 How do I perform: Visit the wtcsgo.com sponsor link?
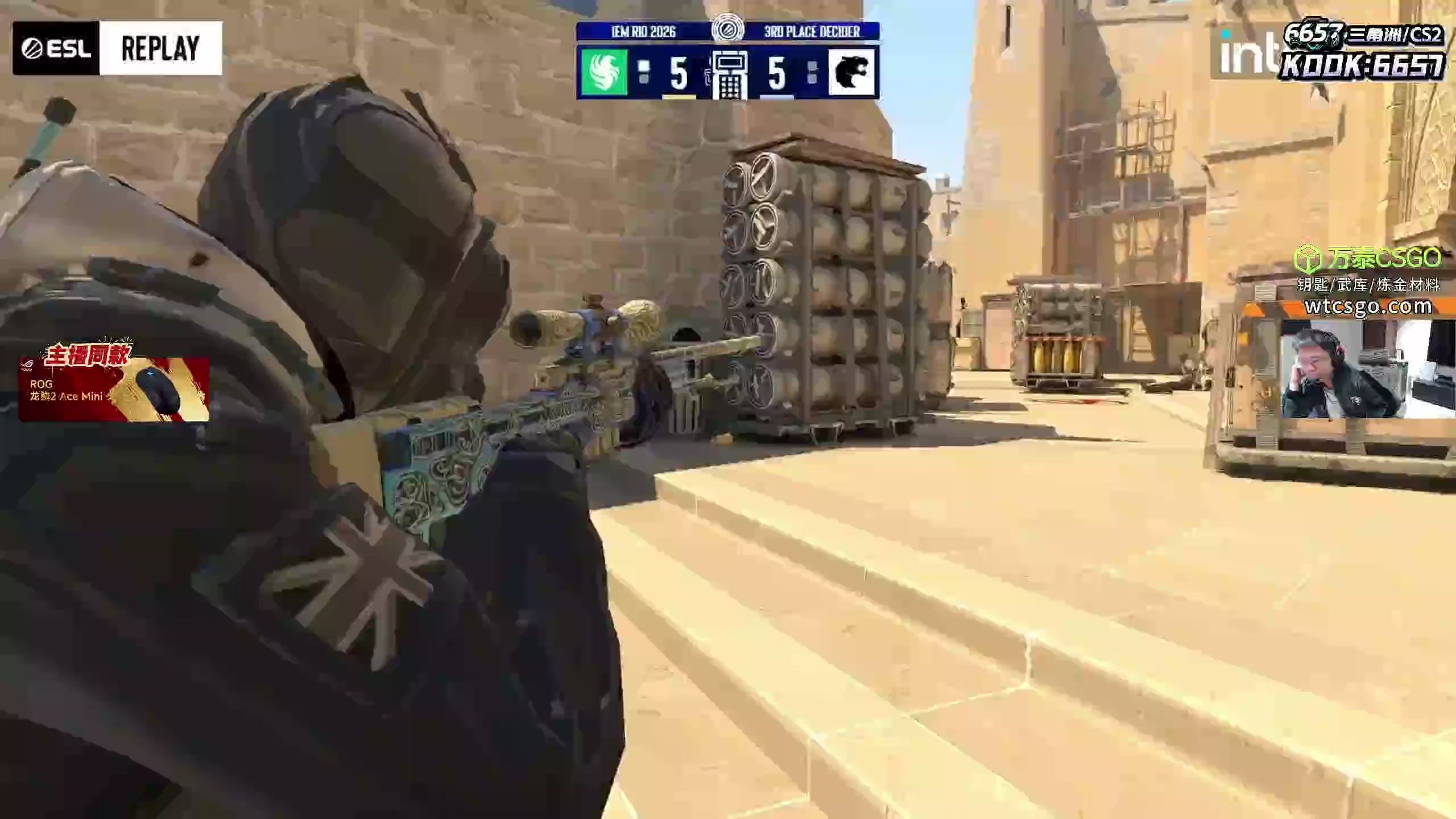(x=1368, y=307)
